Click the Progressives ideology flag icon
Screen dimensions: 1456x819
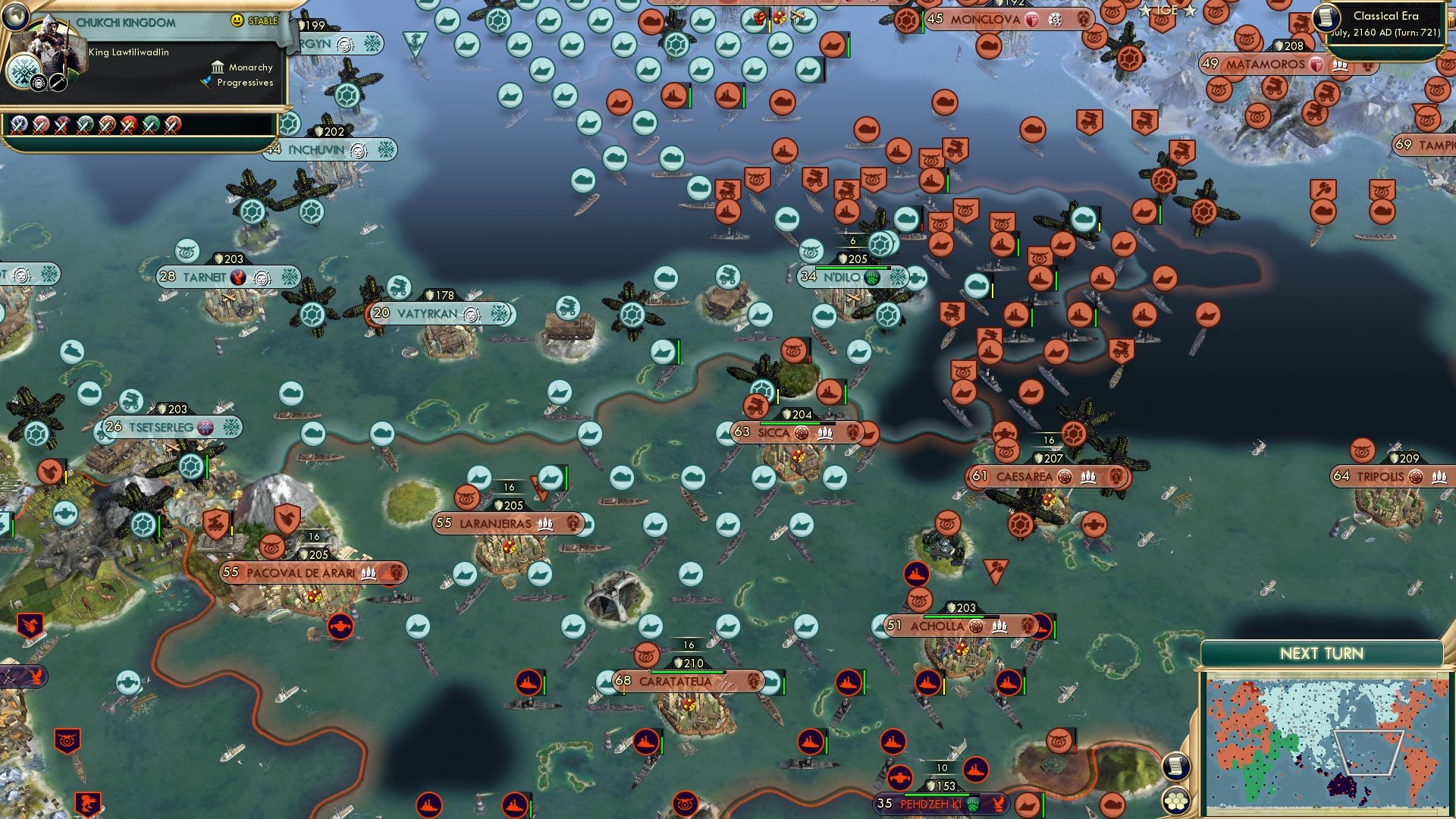coord(206,83)
